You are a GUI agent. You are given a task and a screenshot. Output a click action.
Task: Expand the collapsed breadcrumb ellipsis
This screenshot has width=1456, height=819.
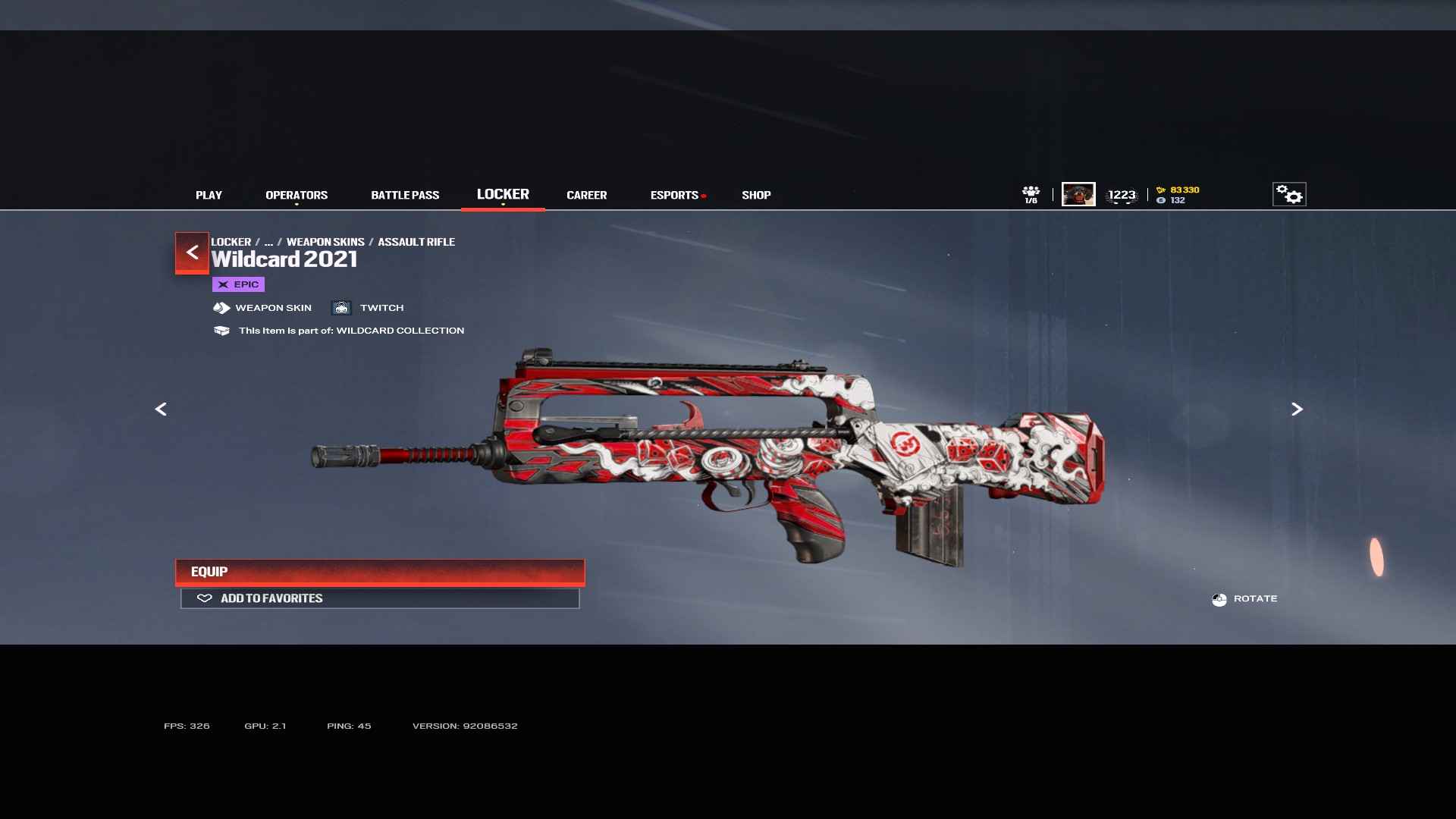pos(268,242)
